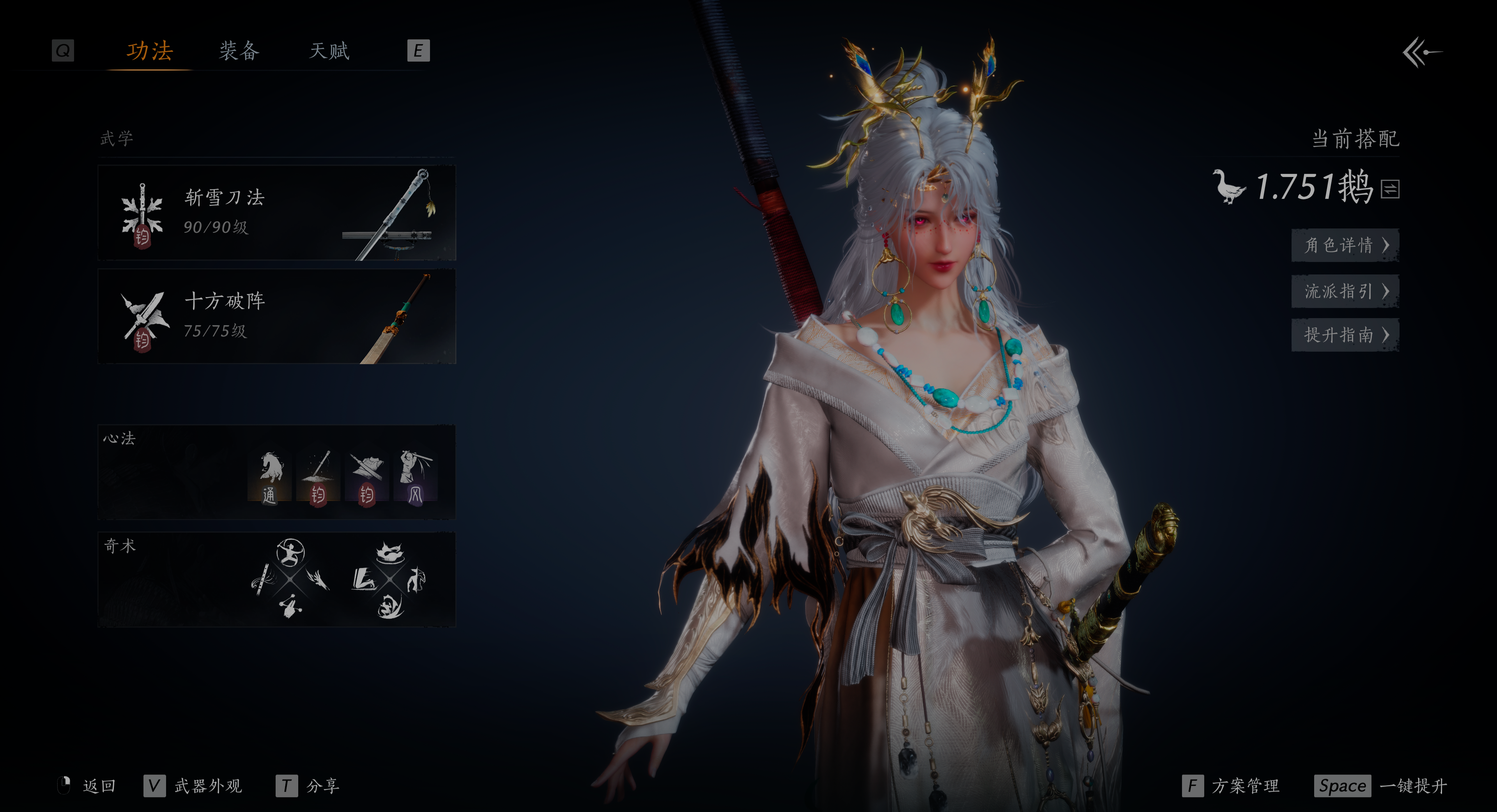1497x812 pixels.
Task: Open the 奇术 mystic arts panel
Action: point(277,580)
